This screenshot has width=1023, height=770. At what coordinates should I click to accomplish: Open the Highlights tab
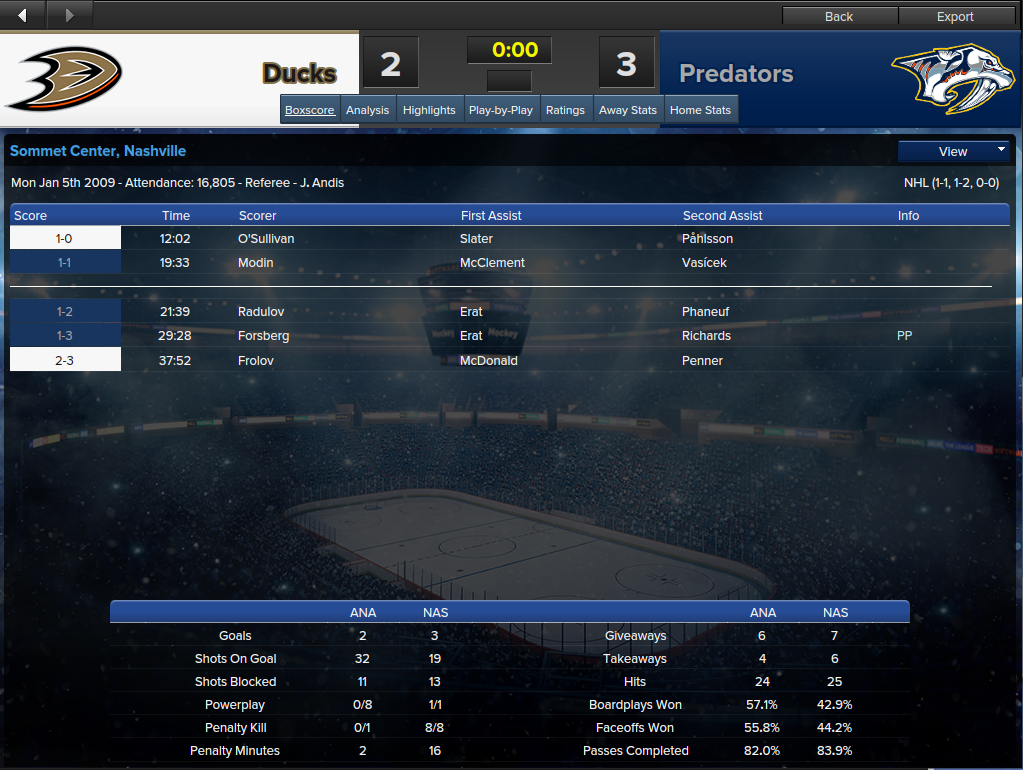coord(429,110)
